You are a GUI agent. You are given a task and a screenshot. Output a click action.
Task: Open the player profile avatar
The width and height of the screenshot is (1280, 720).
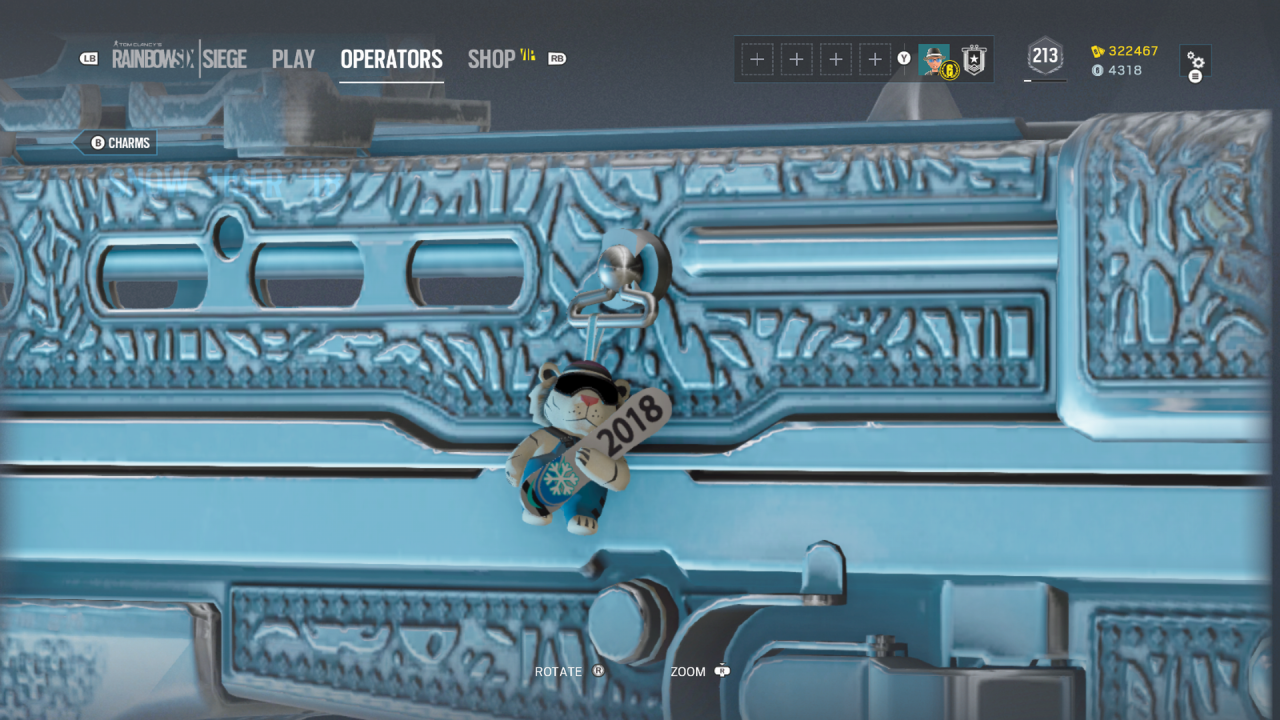[x=934, y=59]
